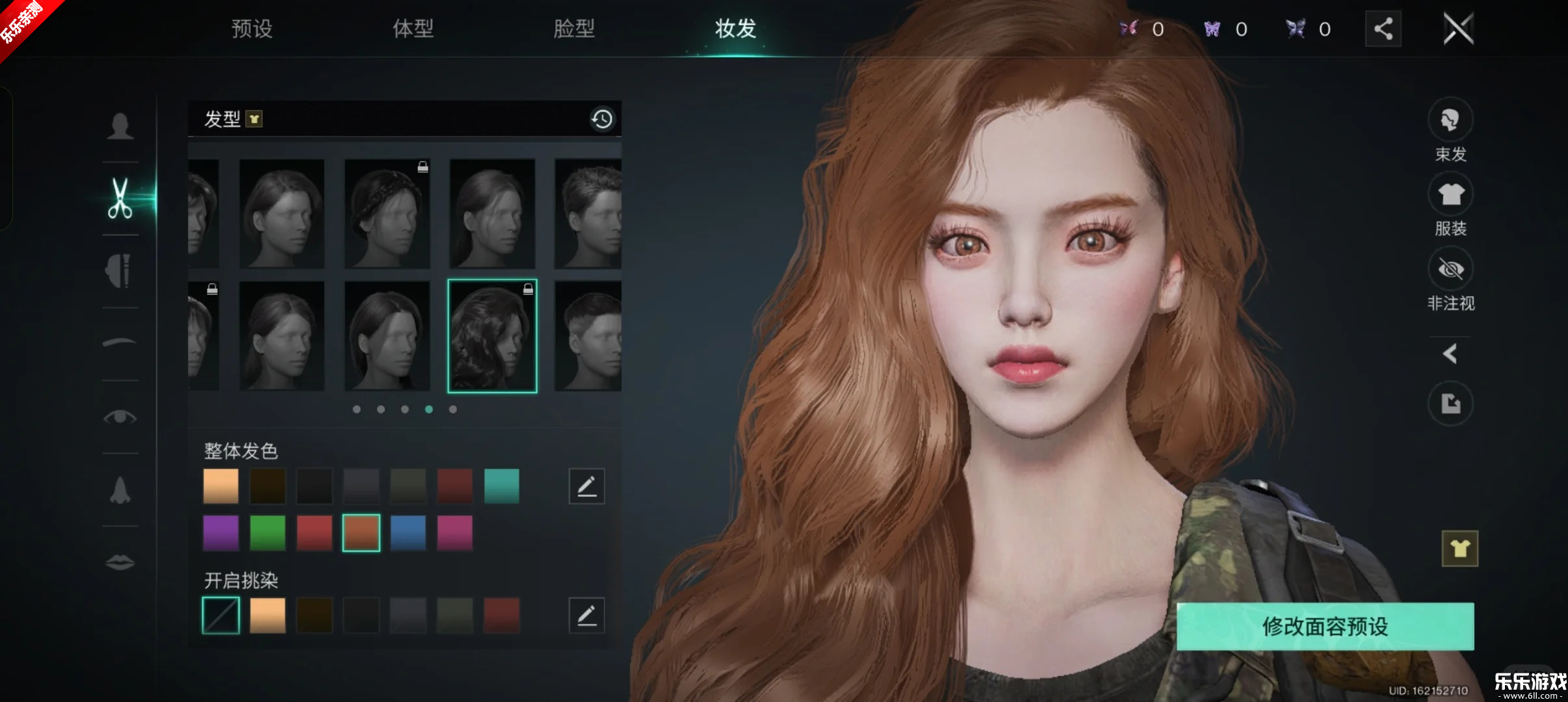Toggle the clothing visibility shirt icon near bottom right
The width and height of the screenshot is (1568, 702).
1459,548
